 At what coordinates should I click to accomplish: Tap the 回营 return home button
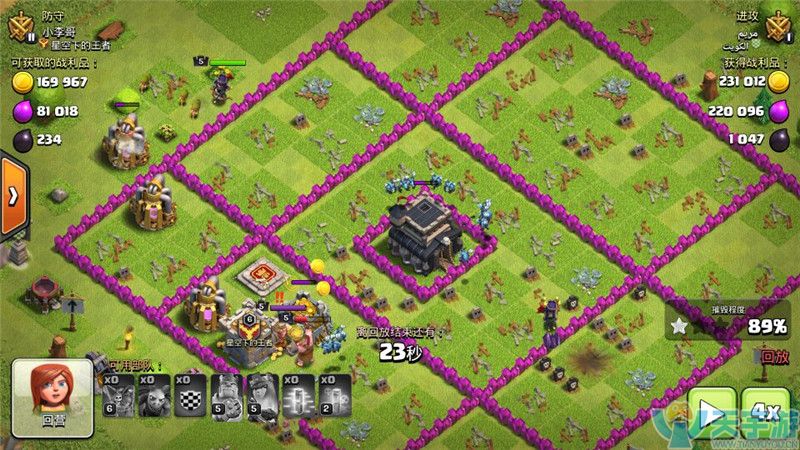[x=52, y=399]
